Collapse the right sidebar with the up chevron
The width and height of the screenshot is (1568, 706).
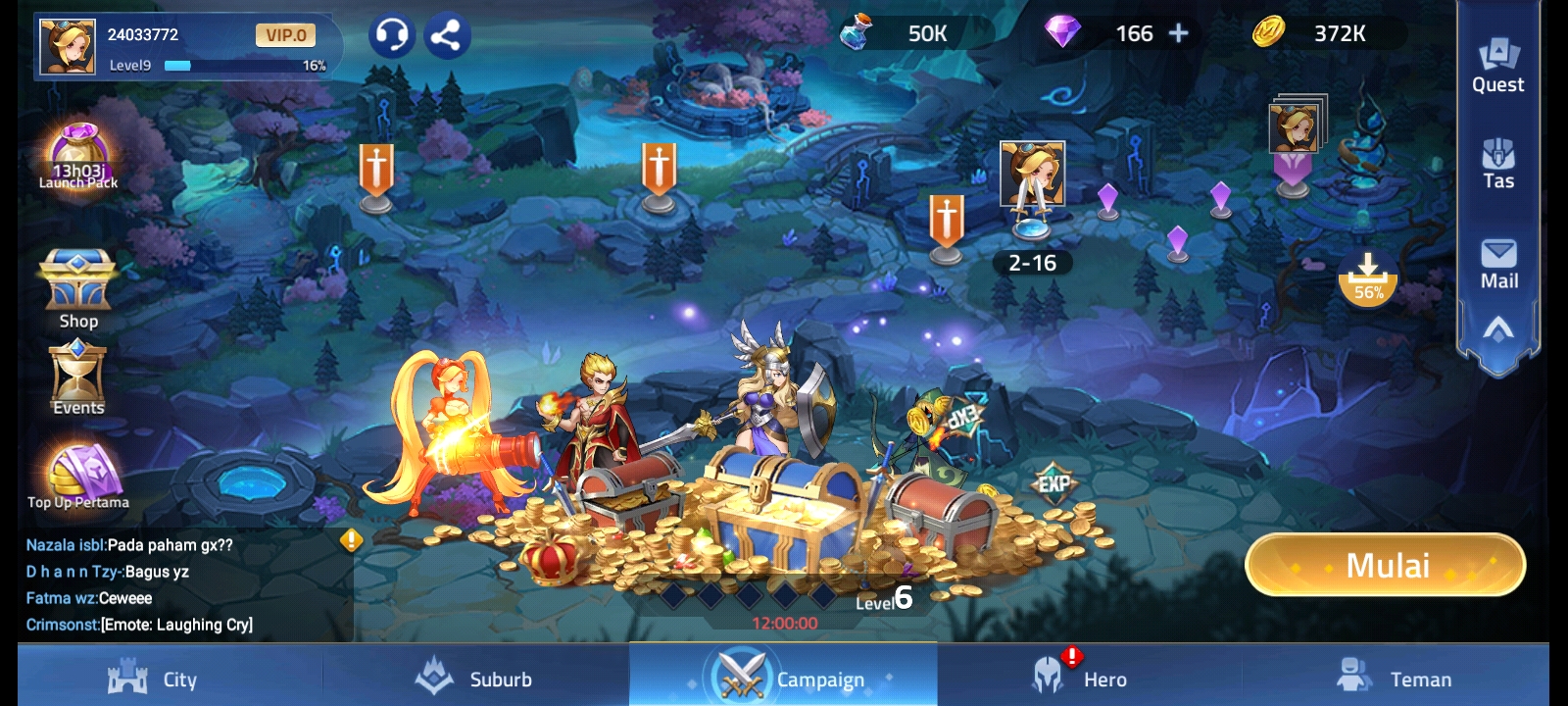click(x=1497, y=329)
